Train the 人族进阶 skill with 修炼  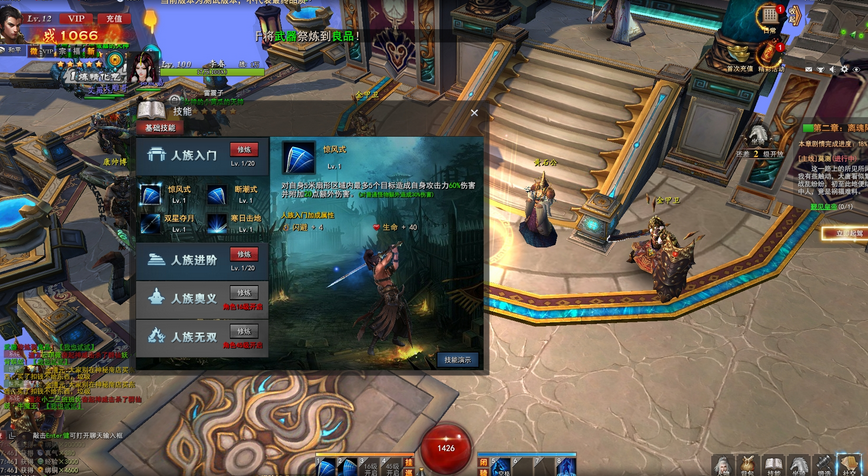point(244,254)
